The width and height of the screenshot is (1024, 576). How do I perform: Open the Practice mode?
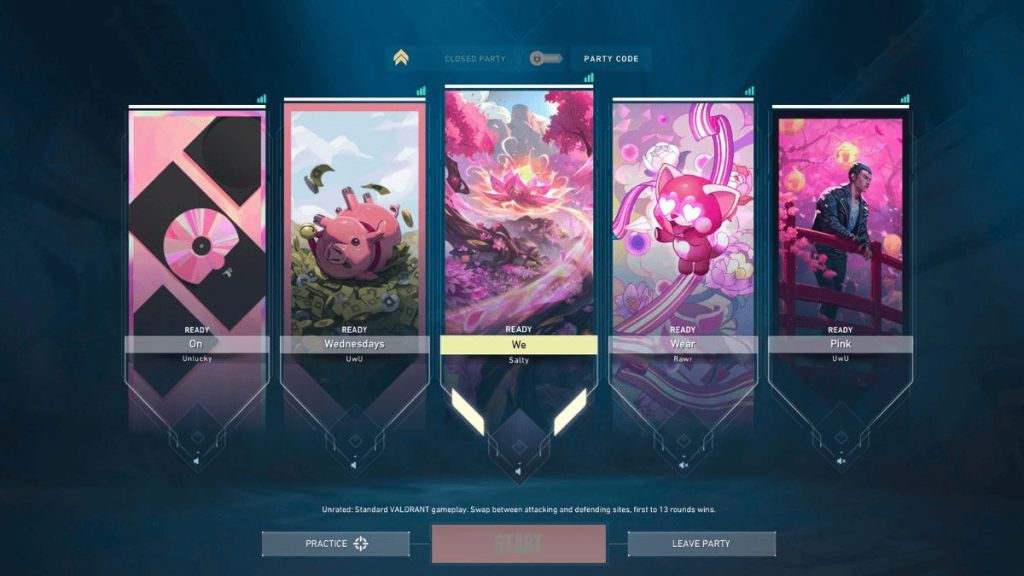(336, 544)
